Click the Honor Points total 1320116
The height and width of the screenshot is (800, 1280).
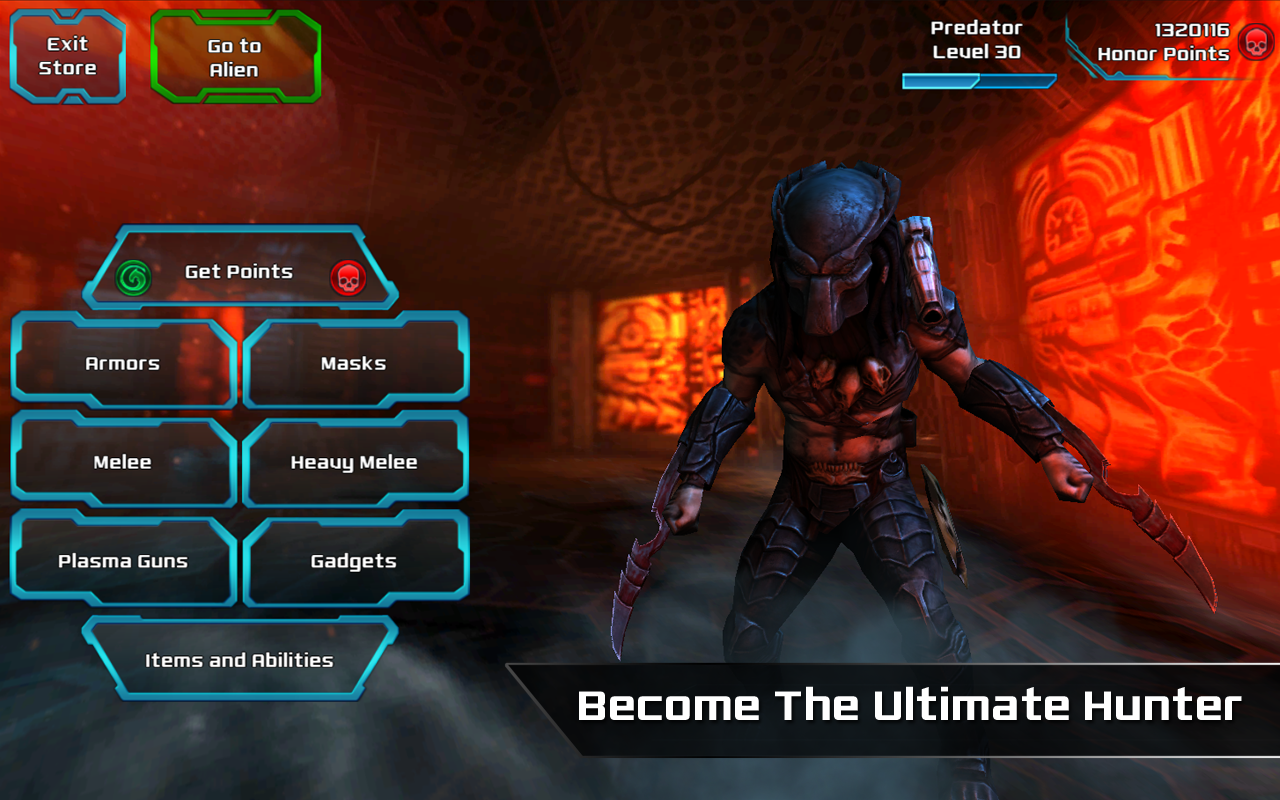1190,30
